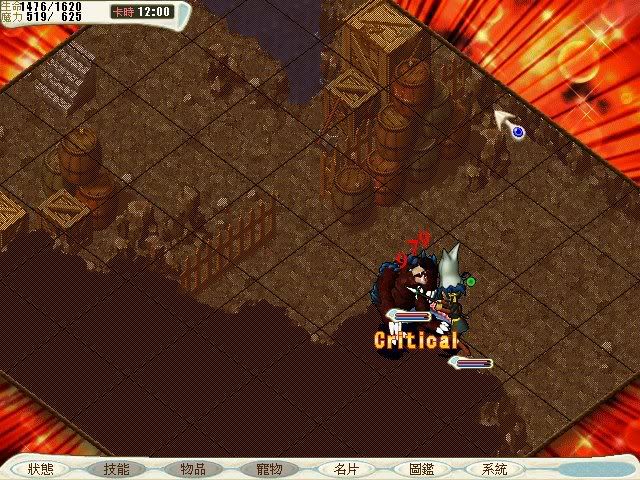Image resolution: width=640 pixels, height=480 pixels.
Task: Open the 狀態 status menu
Action: coord(41,468)
